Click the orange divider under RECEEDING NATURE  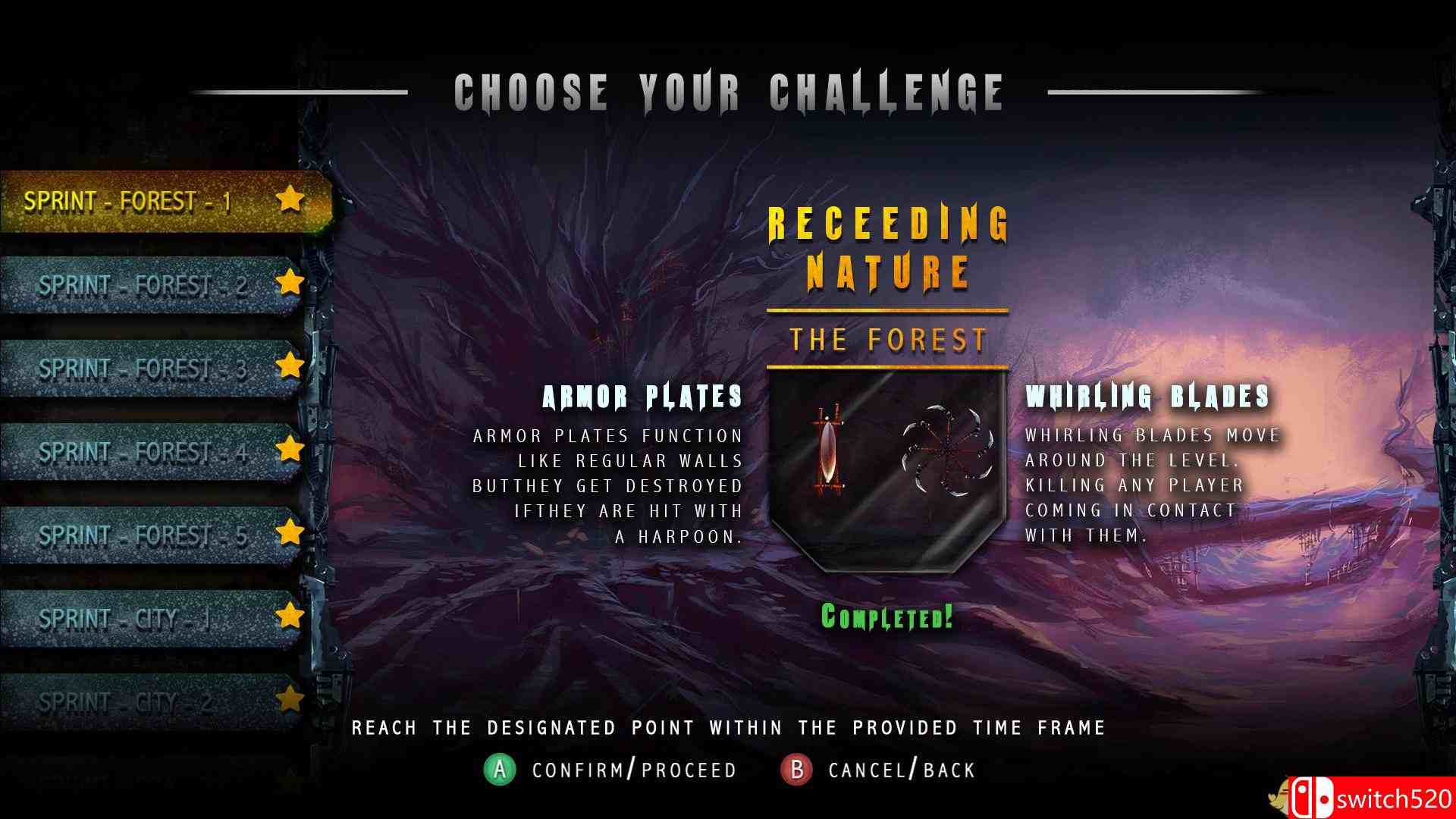click(886, 310)
